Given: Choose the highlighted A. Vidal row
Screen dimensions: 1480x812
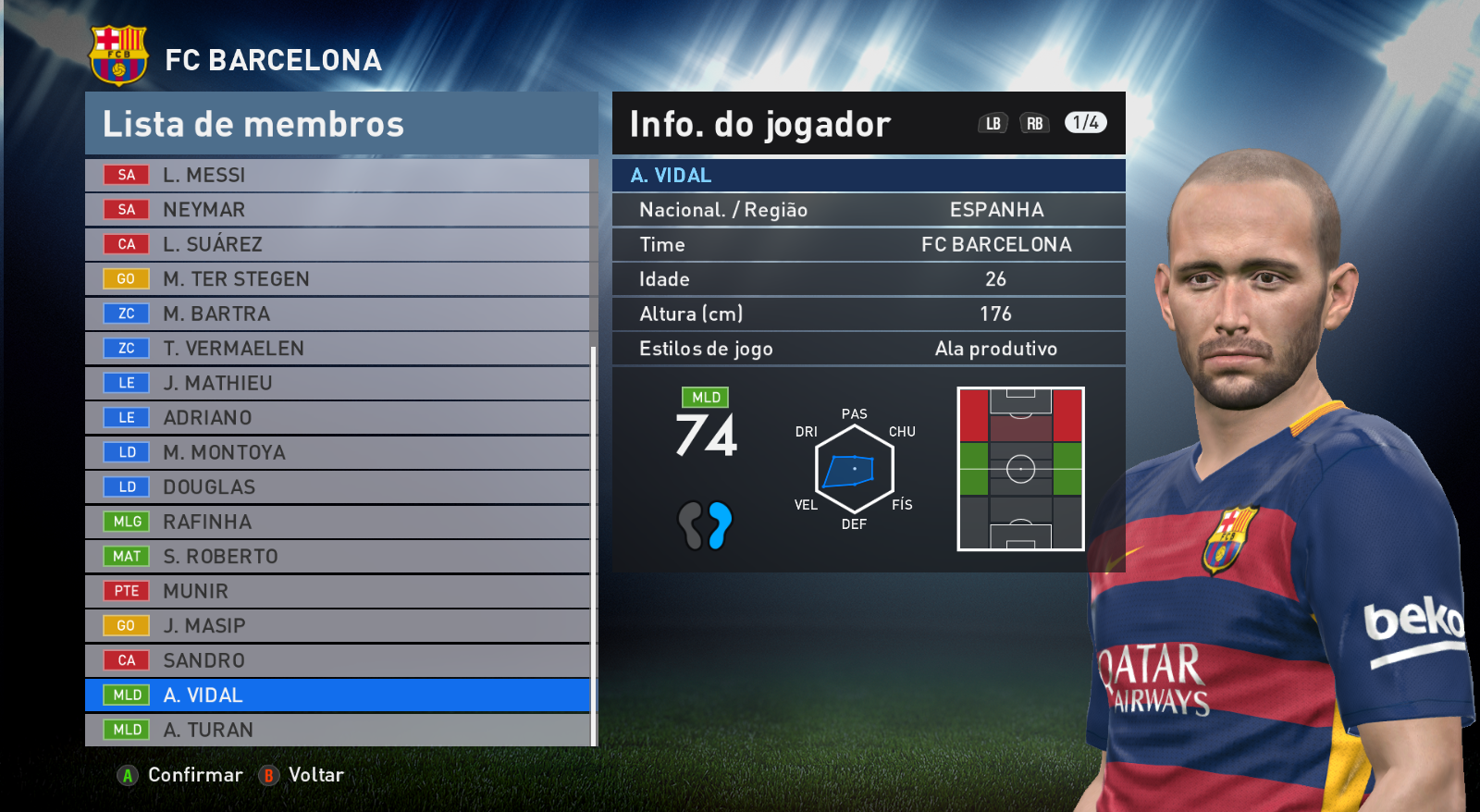Looking at the screenshot, I should tap(337, 695).
